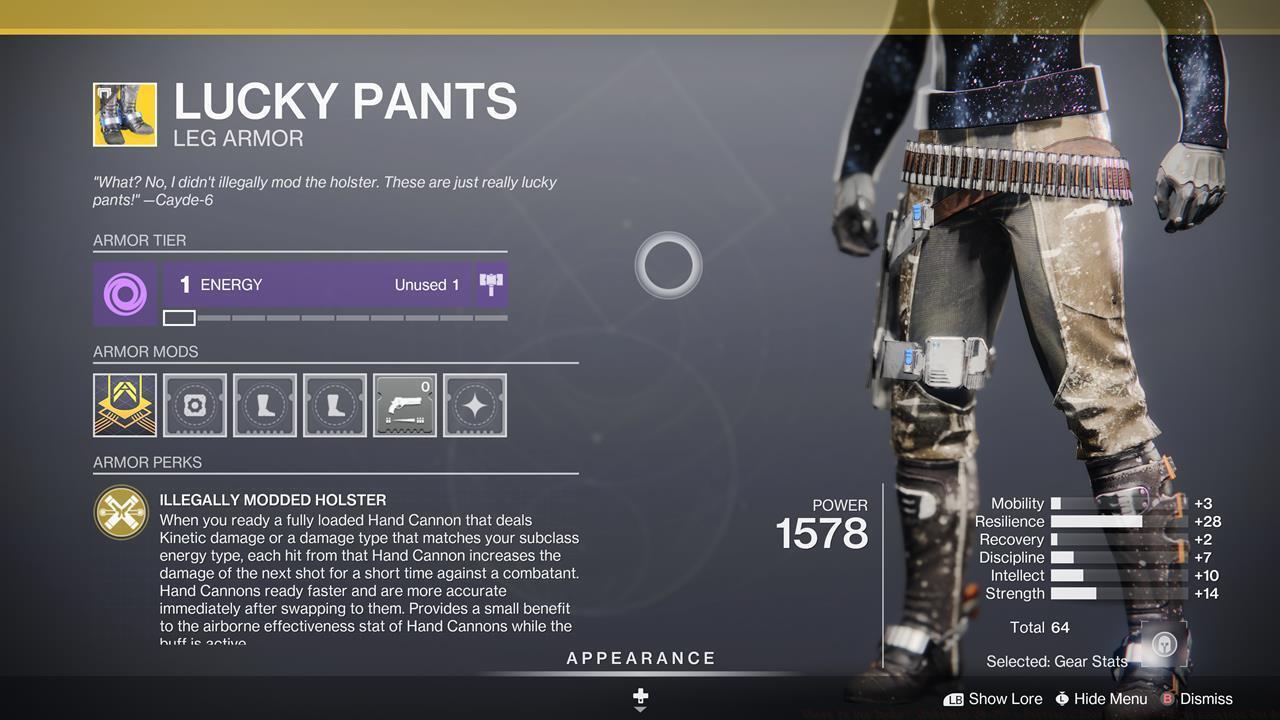The image size is (1280, 720).
Task: Open the golden chevron armor mod slot
Action: point(125,405)
